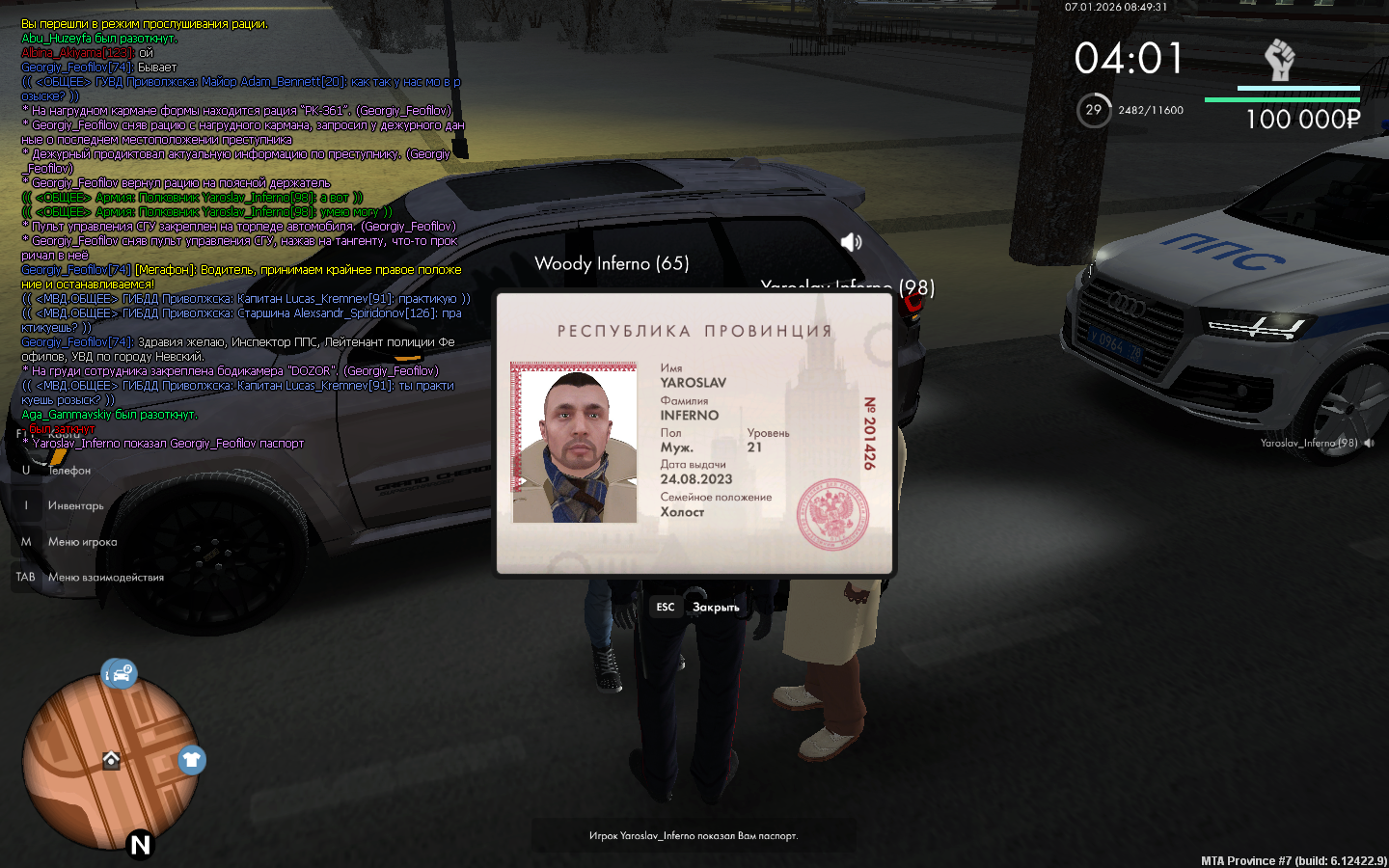
Task: Select the t-shirt clothing shop marker
Action: pos(192,760)
